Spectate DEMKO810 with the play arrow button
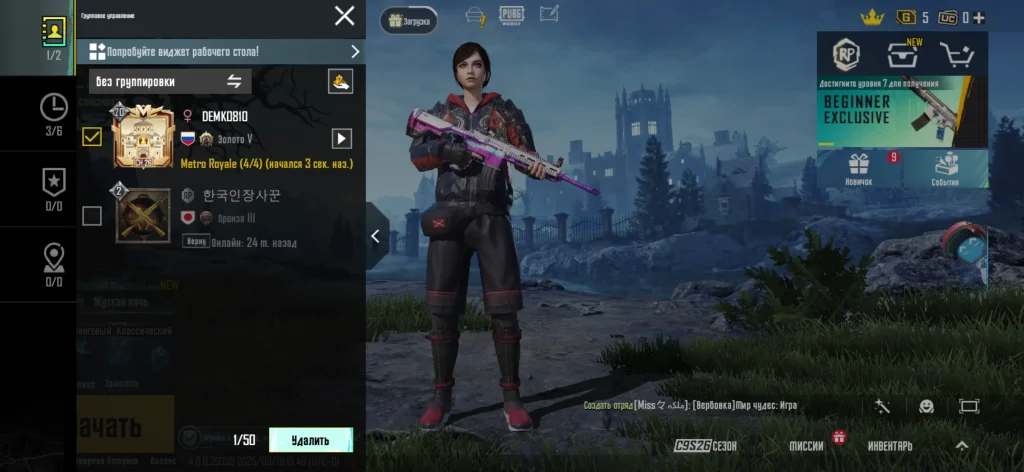The width and height of the screenshot is (1024, 472). click(x=342, y=138)
